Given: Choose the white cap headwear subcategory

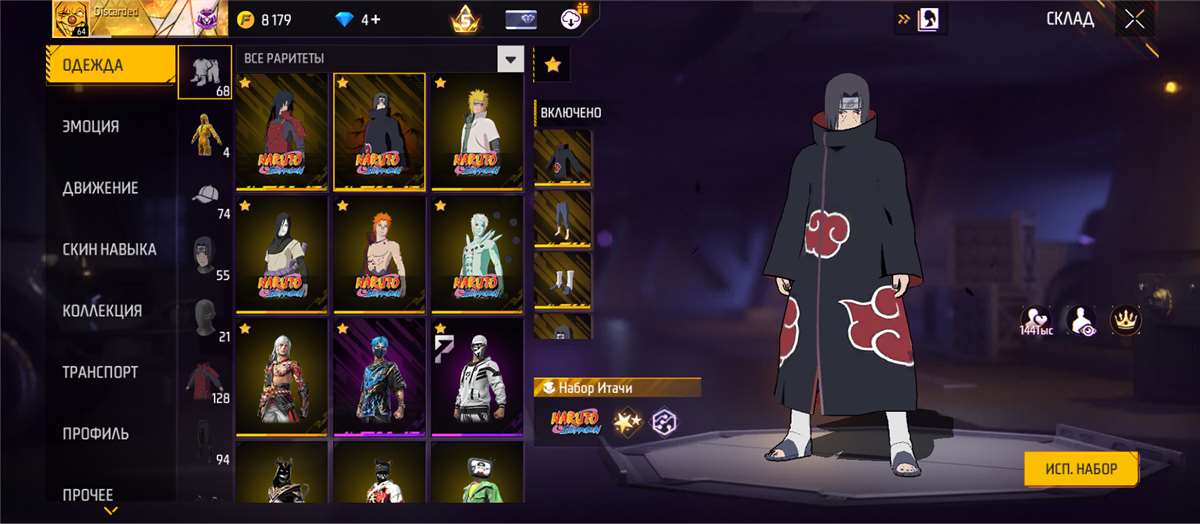Looking at the screenshot, I should tap(204, 195).
